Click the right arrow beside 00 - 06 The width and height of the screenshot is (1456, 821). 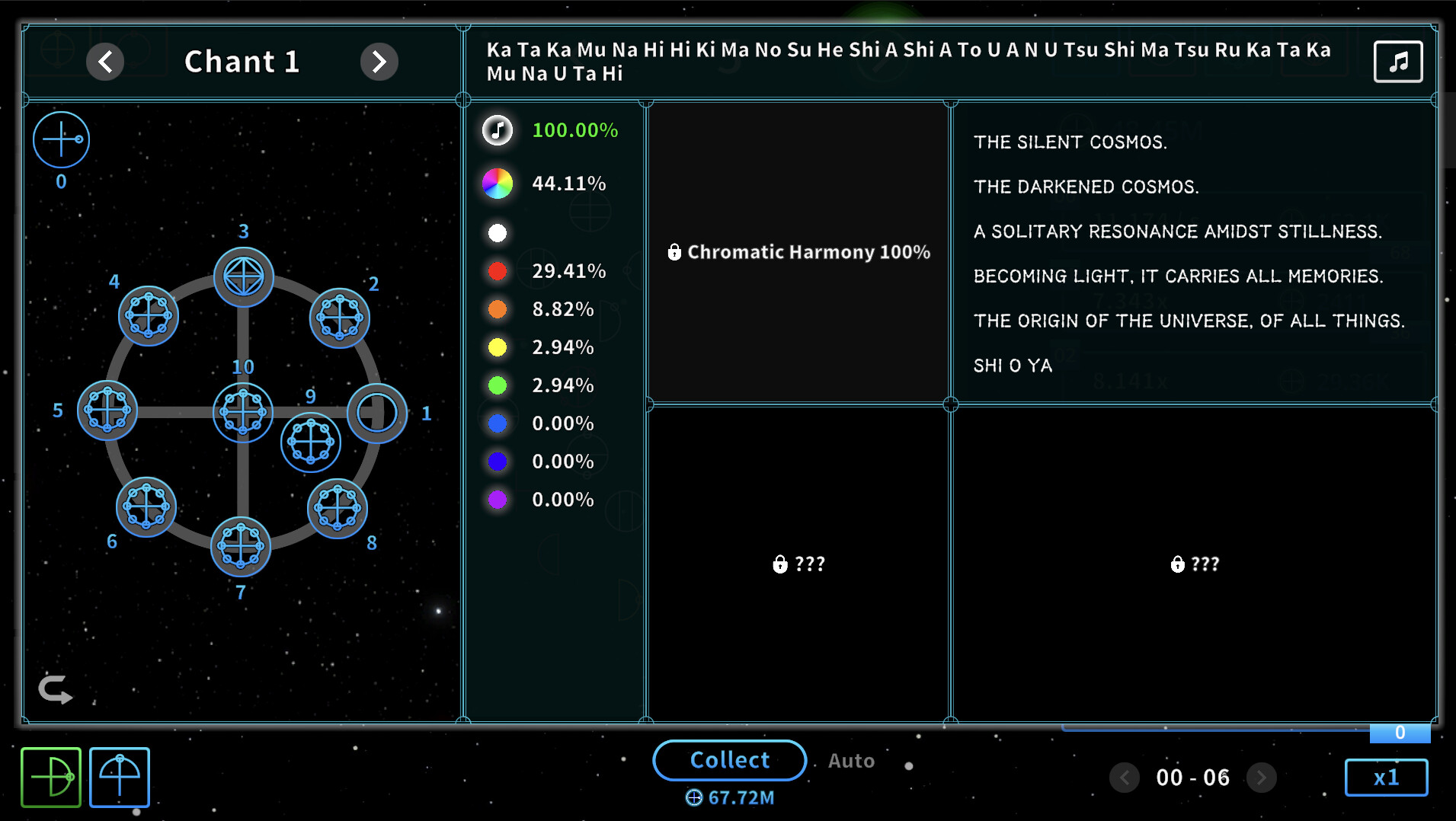pos(1262,777)
